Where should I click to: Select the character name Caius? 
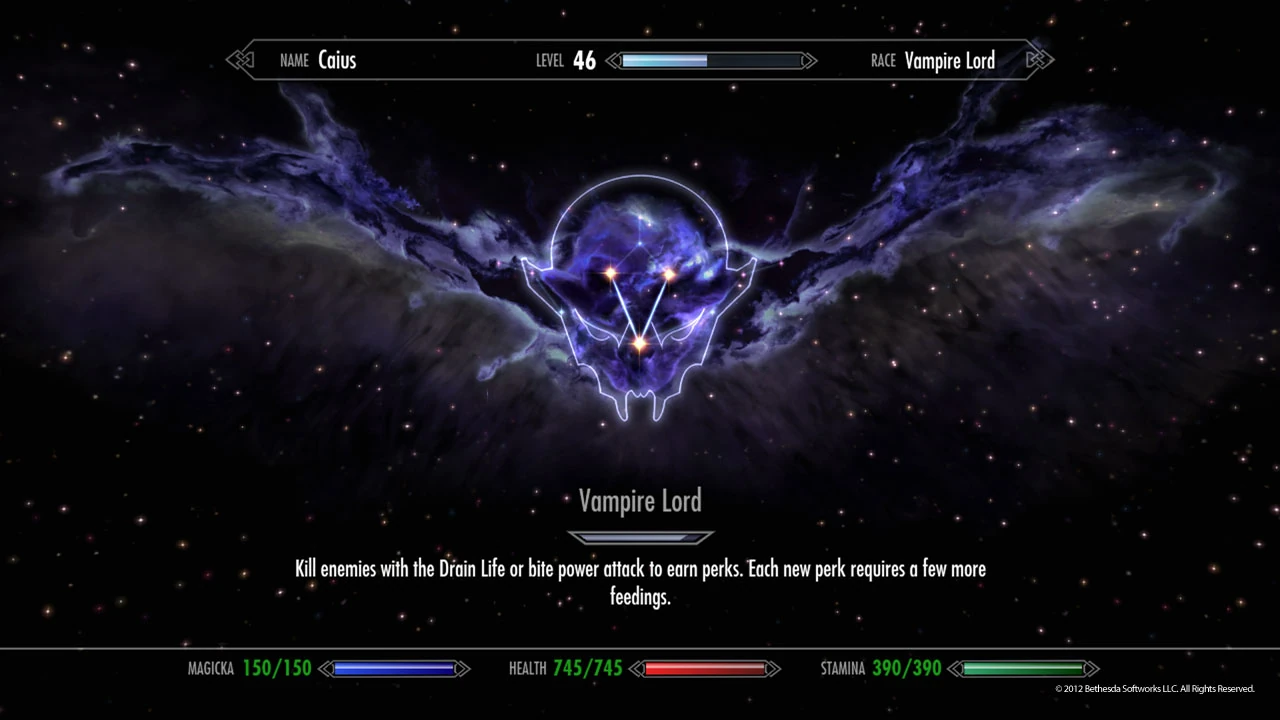337,60
